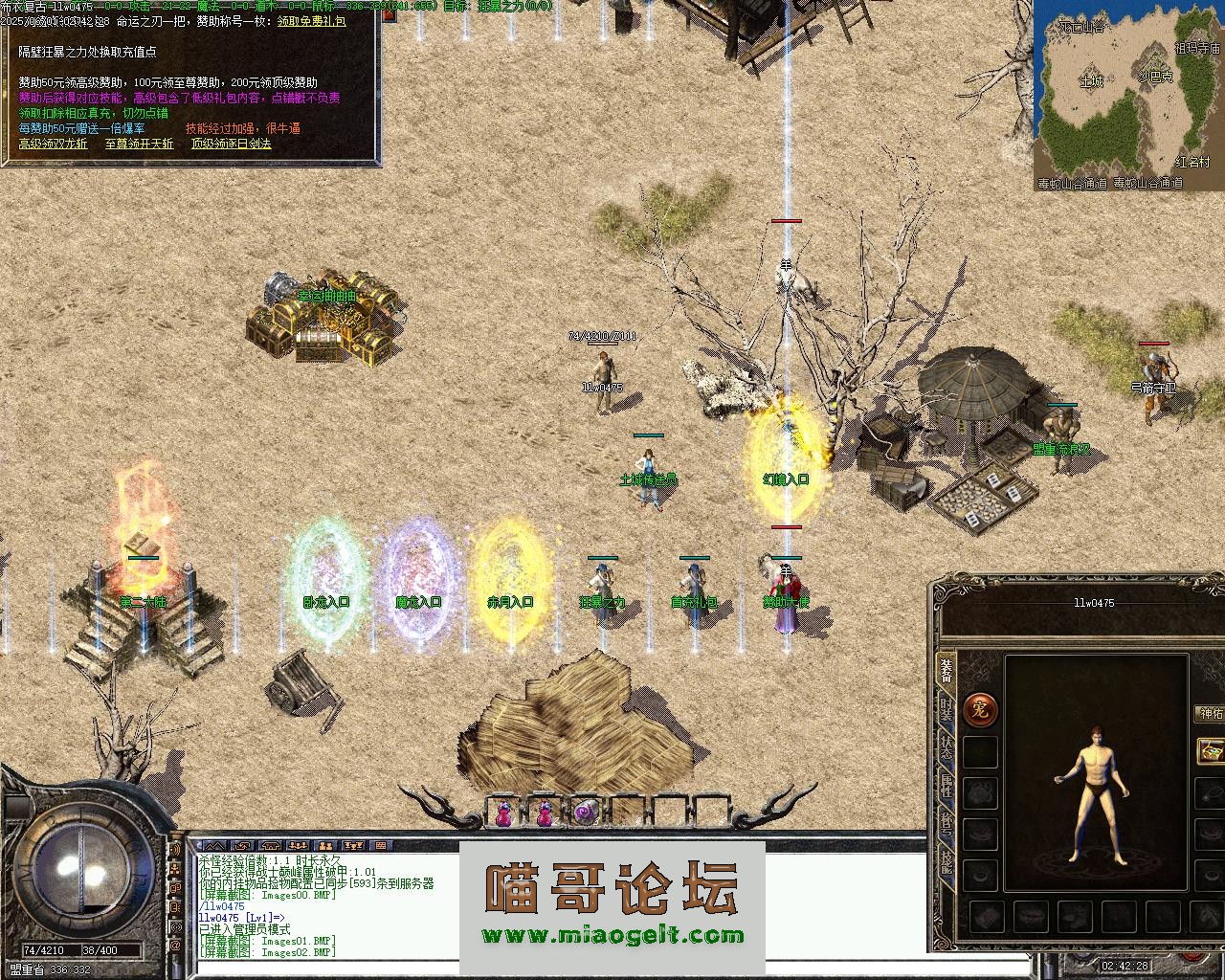The height and width of the screenshot is (980, 1225).
Task: Open the 神佑 button in character panel
Action: pyautogui.click(x=1210, y=714)
